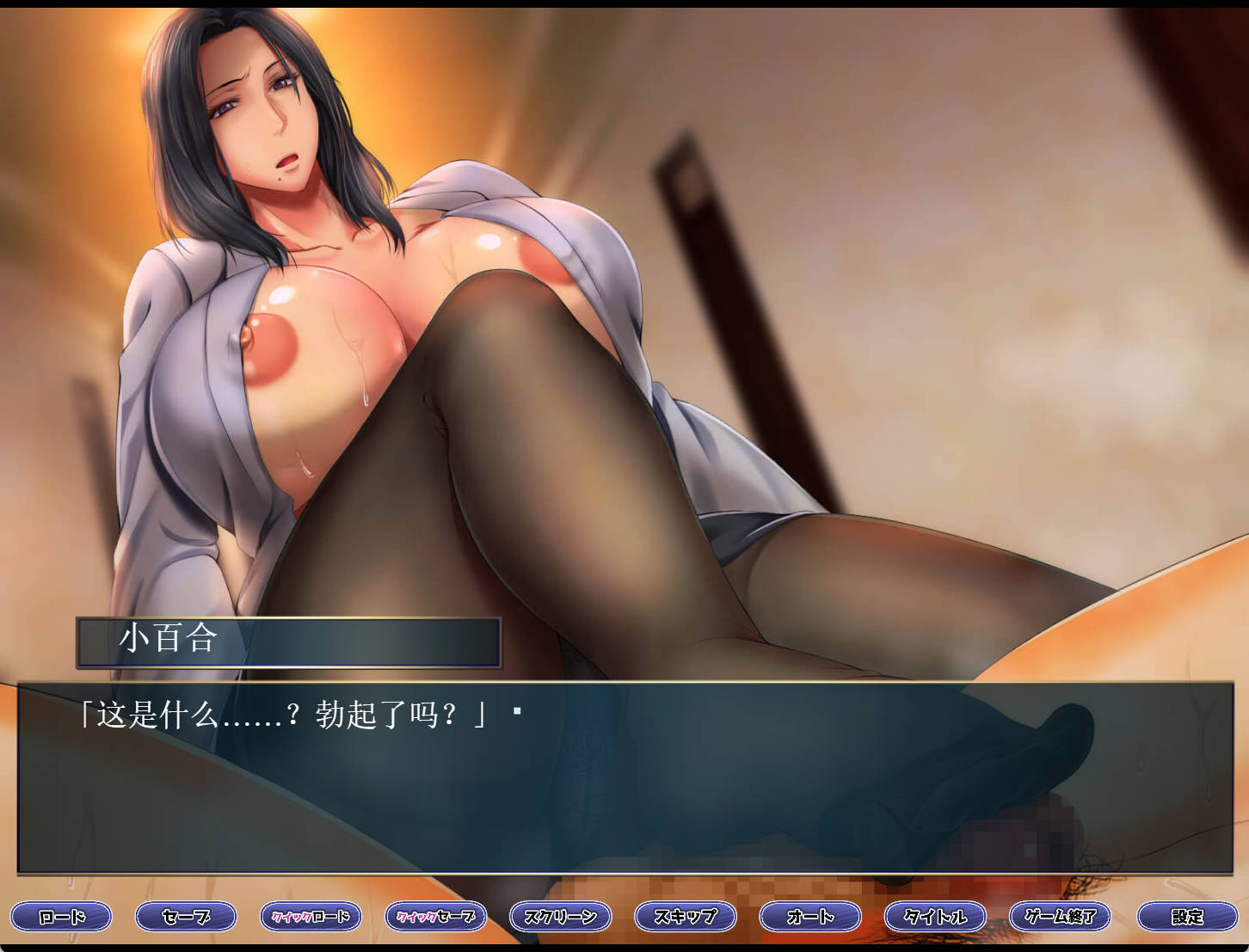1249x952 pixels.
Task: Click the dialogue box to advance text
Action: [x=602, y=774]
